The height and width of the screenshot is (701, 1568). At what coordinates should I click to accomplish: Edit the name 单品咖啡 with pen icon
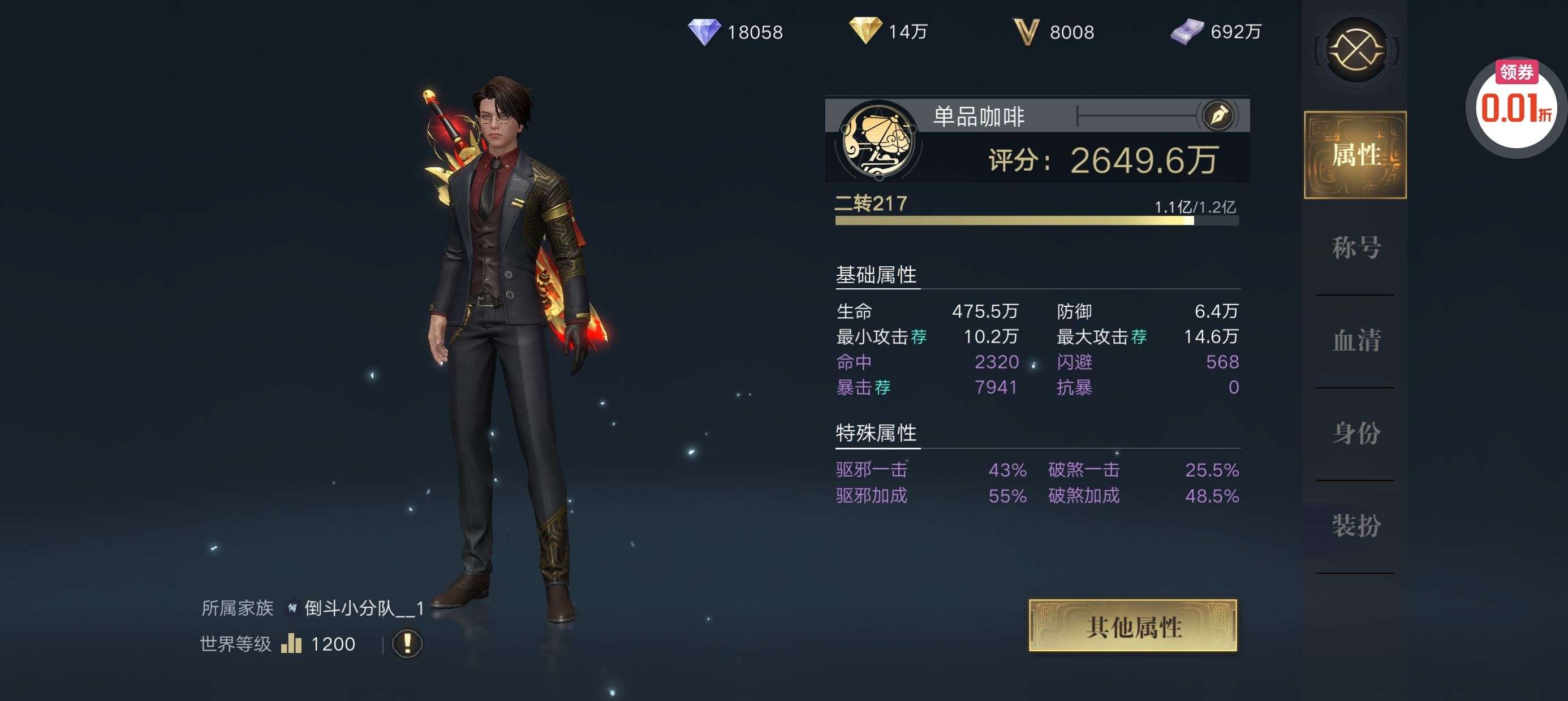pyautogui.click(x=1218, y=115)
